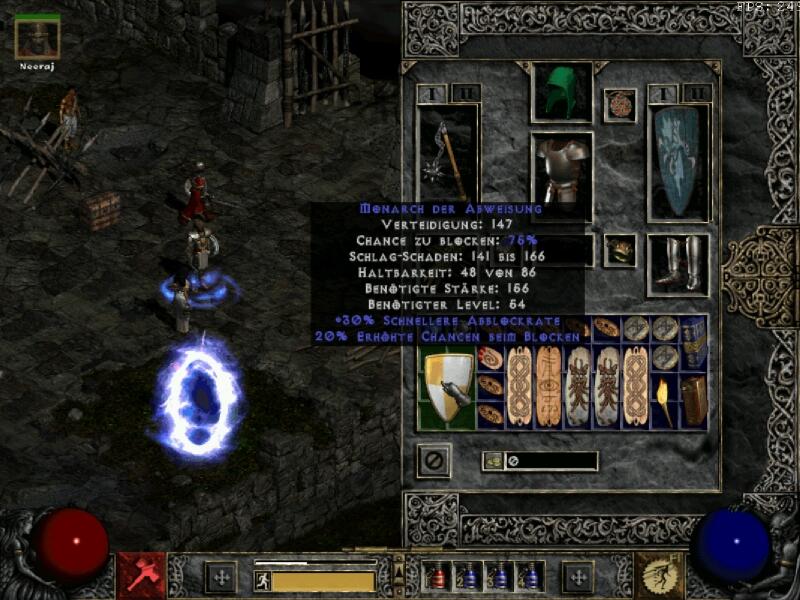Image resolution: width=800 pixels, height=600 pixels.
Task: Pick up the Monarch shield in inventory
Action: [x=446, y=388]
